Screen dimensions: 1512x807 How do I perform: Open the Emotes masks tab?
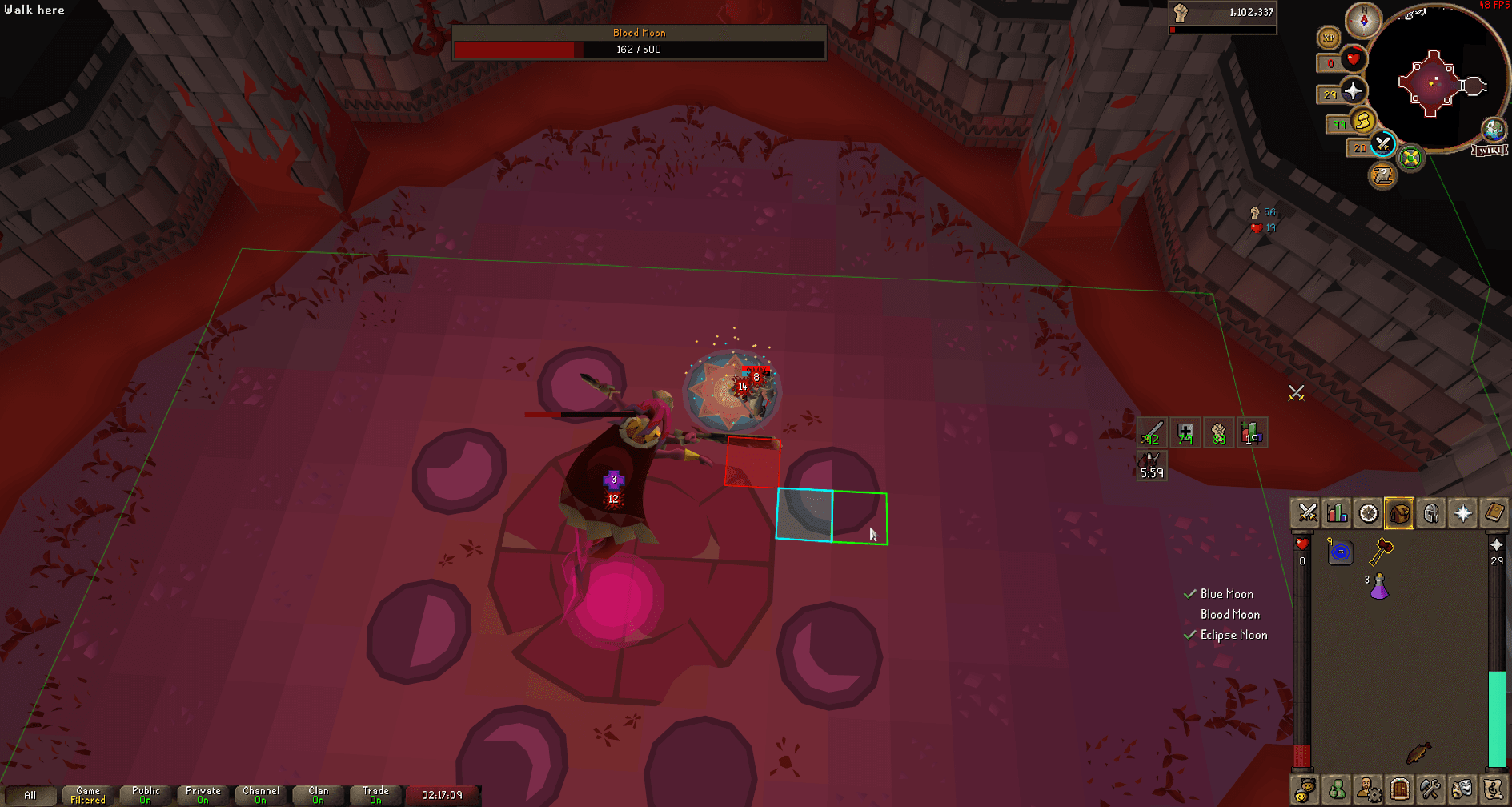(x=1462, y=789)
